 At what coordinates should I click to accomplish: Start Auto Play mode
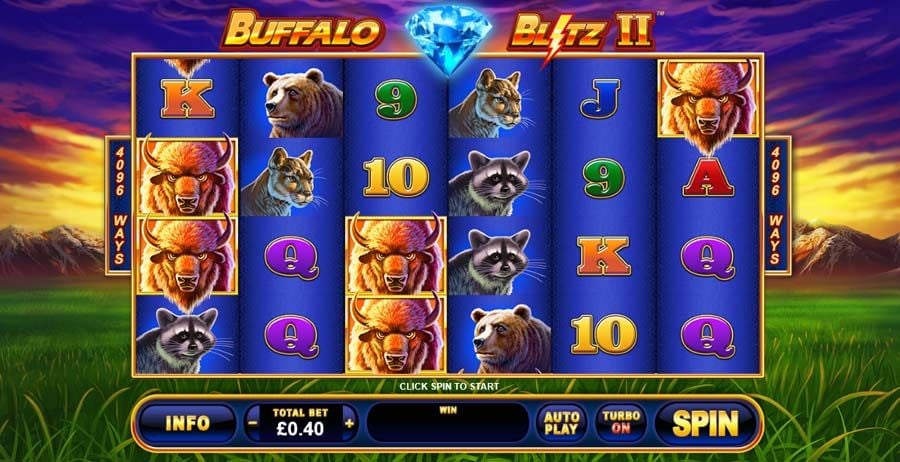pos(561,423)
